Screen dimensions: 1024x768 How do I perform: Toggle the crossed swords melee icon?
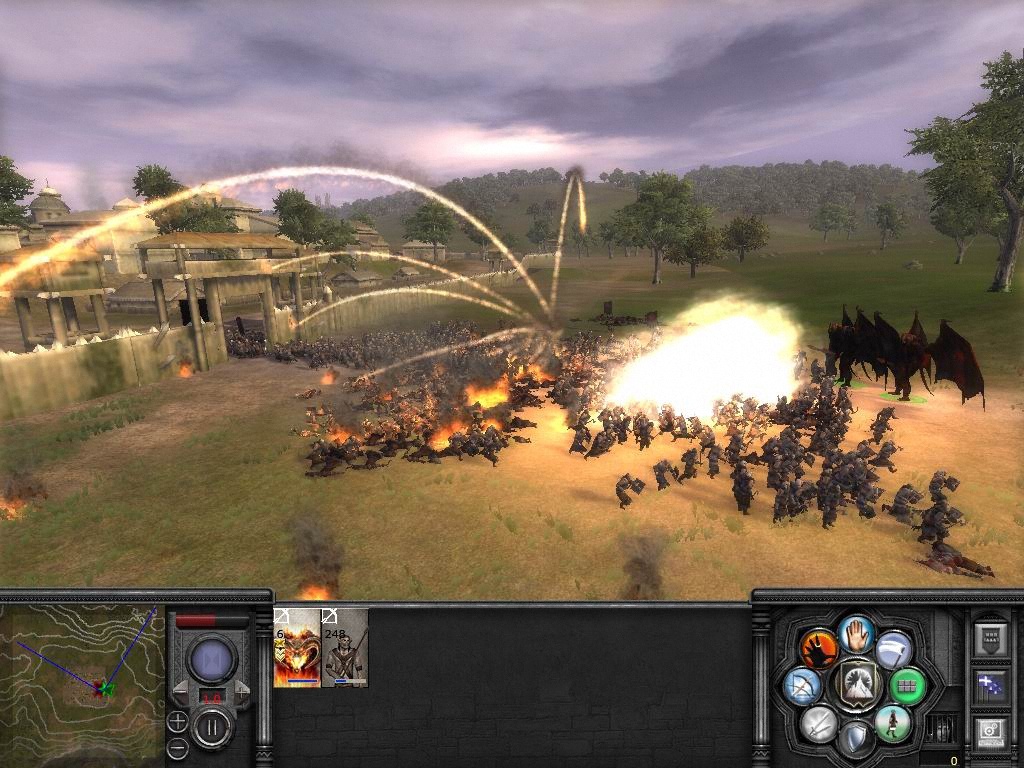point(819,723)
